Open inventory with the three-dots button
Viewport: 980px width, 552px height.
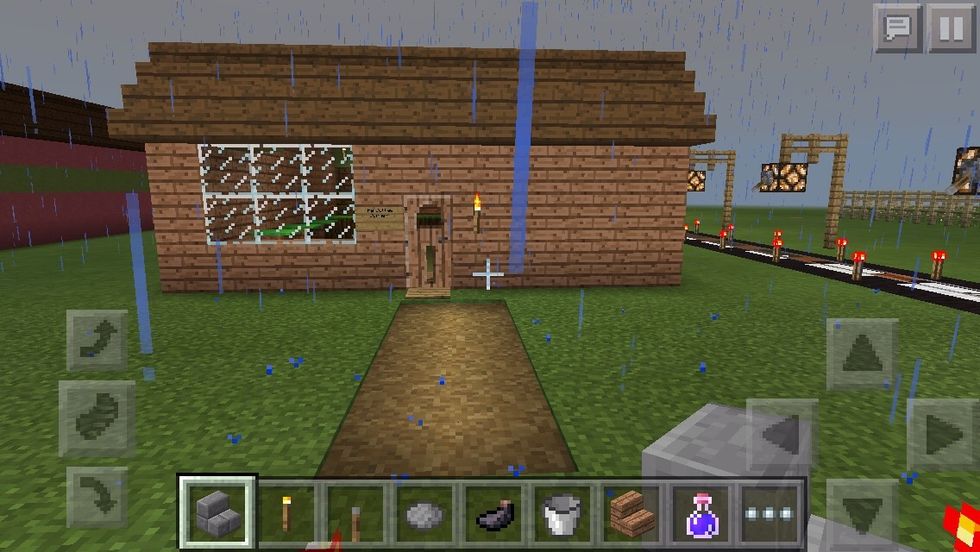pyautogui.click(x=770, y=514)
